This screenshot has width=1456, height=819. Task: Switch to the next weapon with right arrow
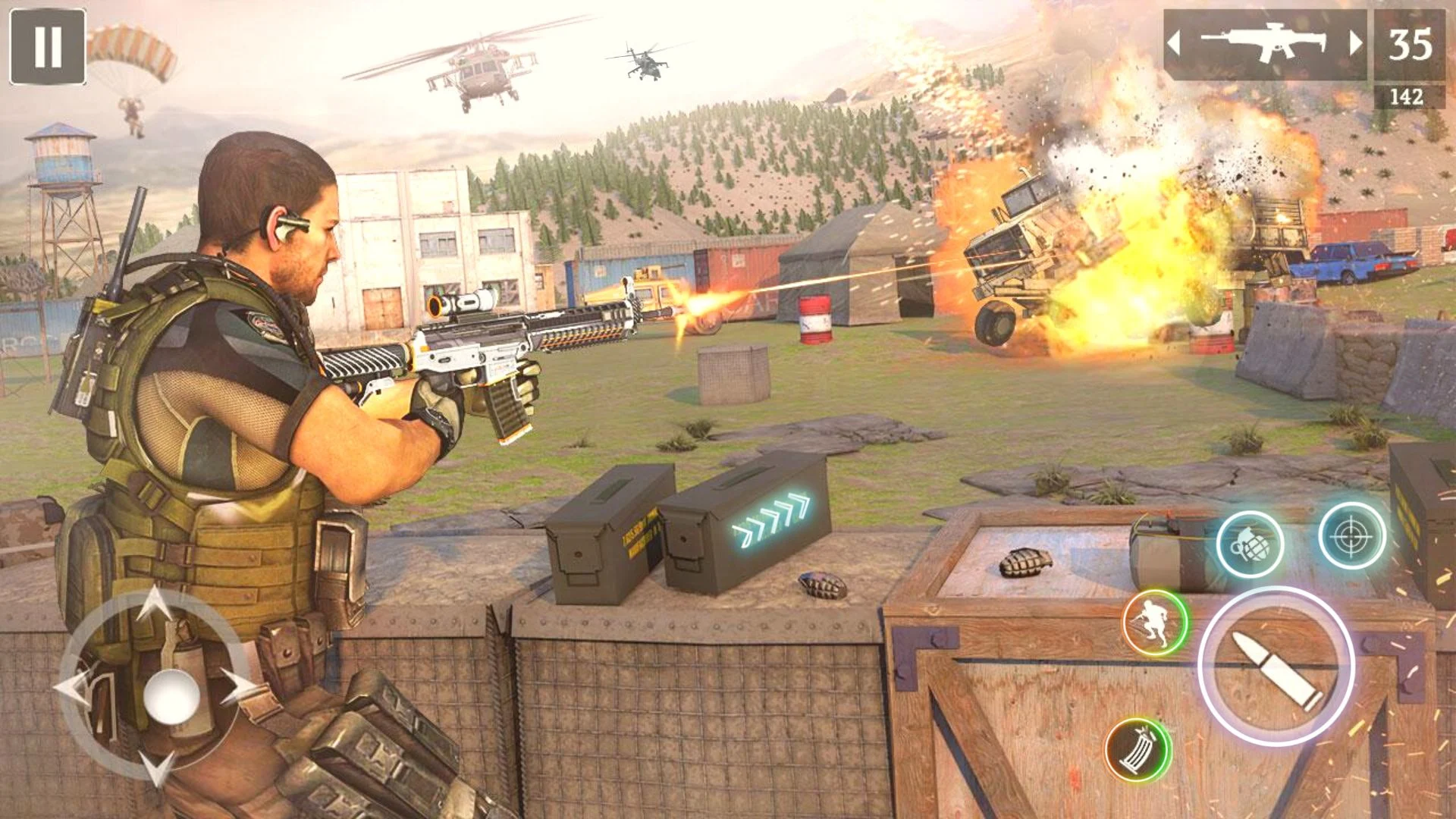[1354, 43]
